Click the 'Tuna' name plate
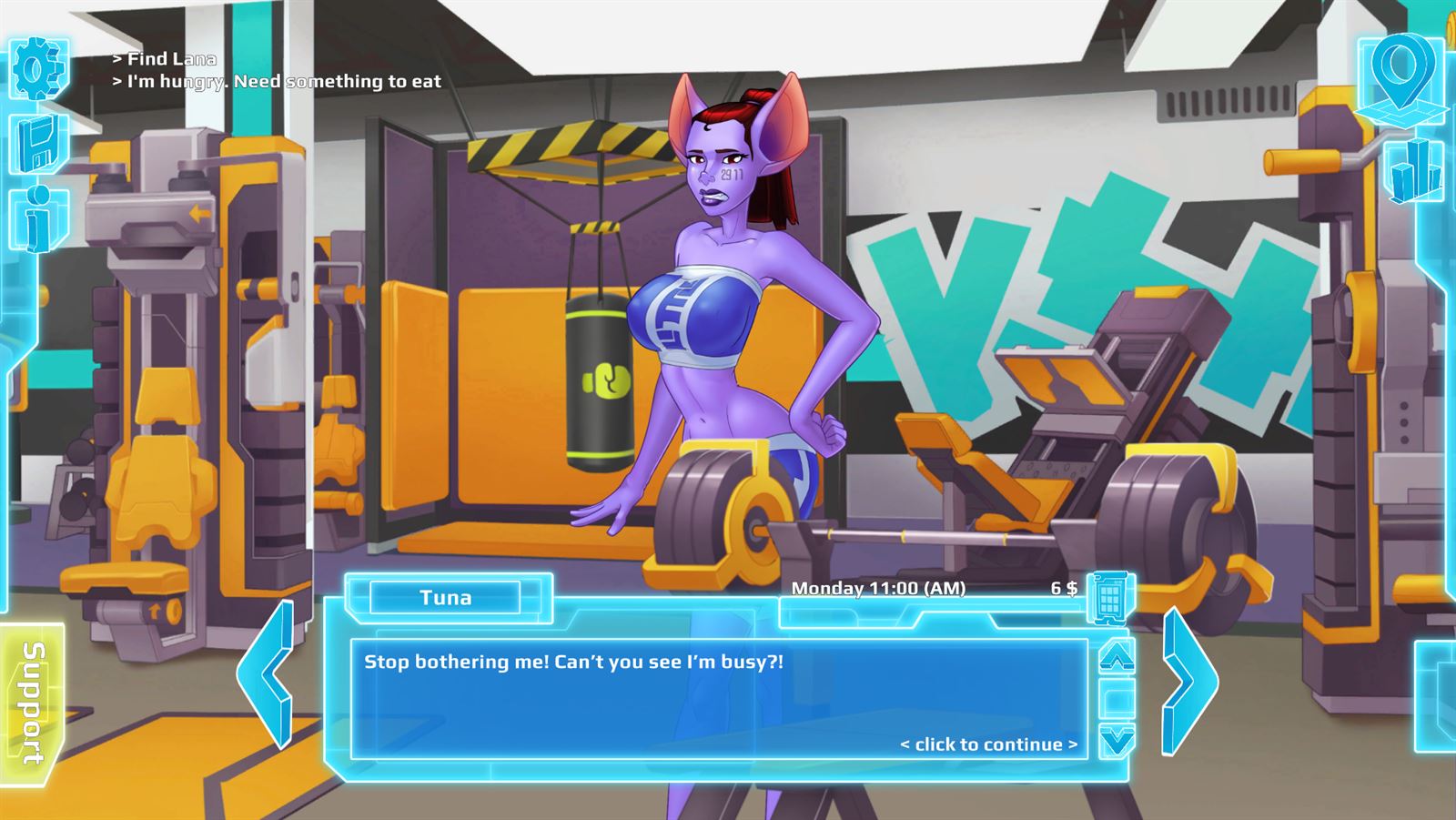The width and height of the screenshot is (1456, 820). 448,598
